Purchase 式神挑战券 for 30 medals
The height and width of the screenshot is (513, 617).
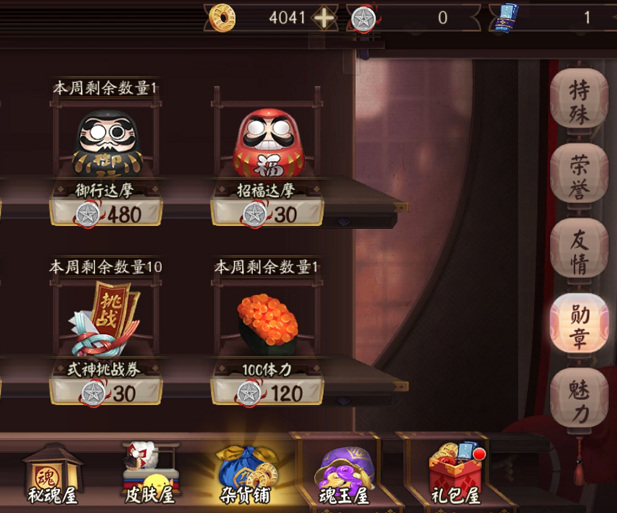tap(104, 393)
